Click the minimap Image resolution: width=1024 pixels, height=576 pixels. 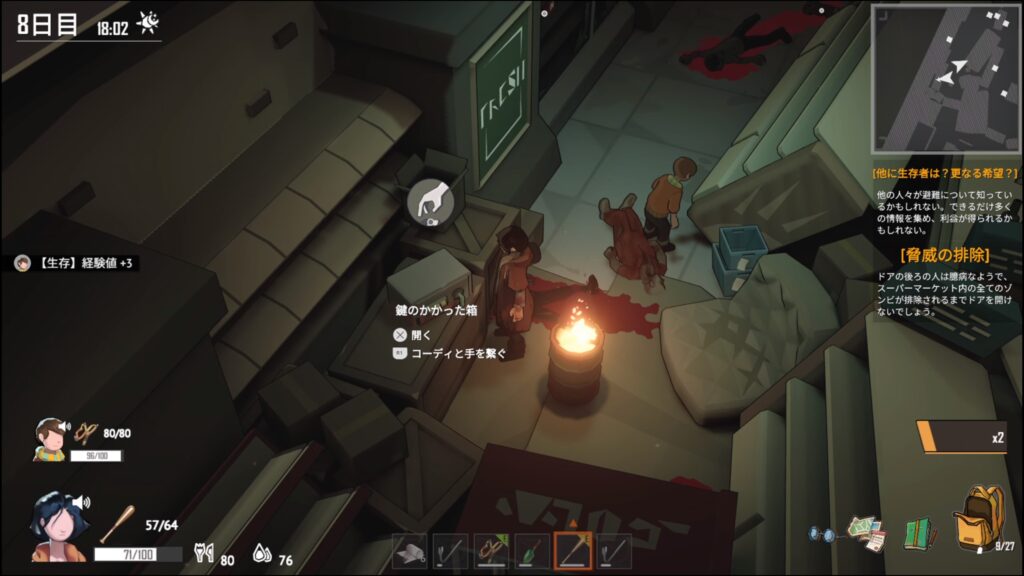945,78
